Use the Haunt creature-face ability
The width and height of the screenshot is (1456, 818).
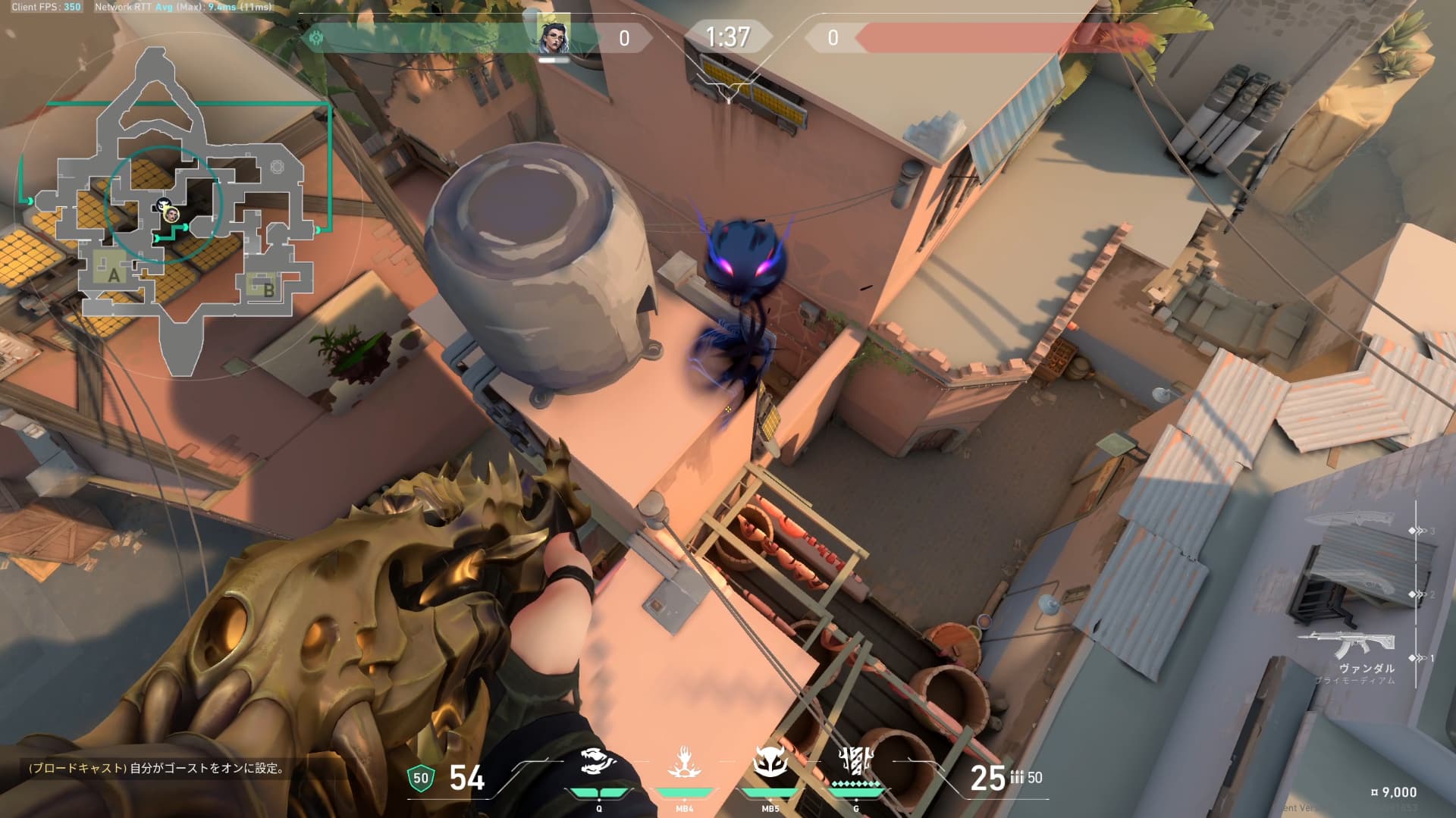(x=770, y=763)
